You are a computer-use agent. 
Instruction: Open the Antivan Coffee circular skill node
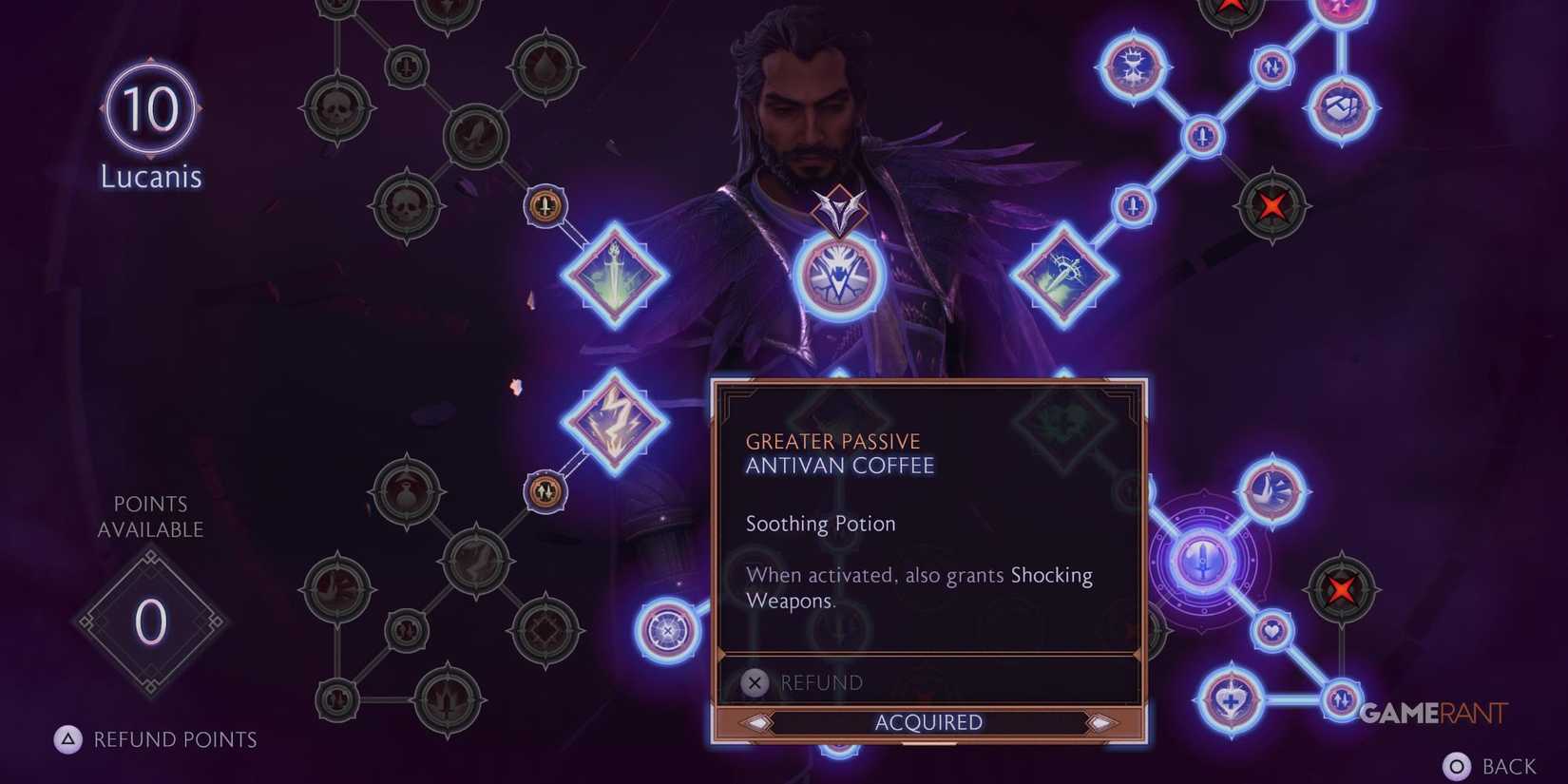[x=839, y=276]
